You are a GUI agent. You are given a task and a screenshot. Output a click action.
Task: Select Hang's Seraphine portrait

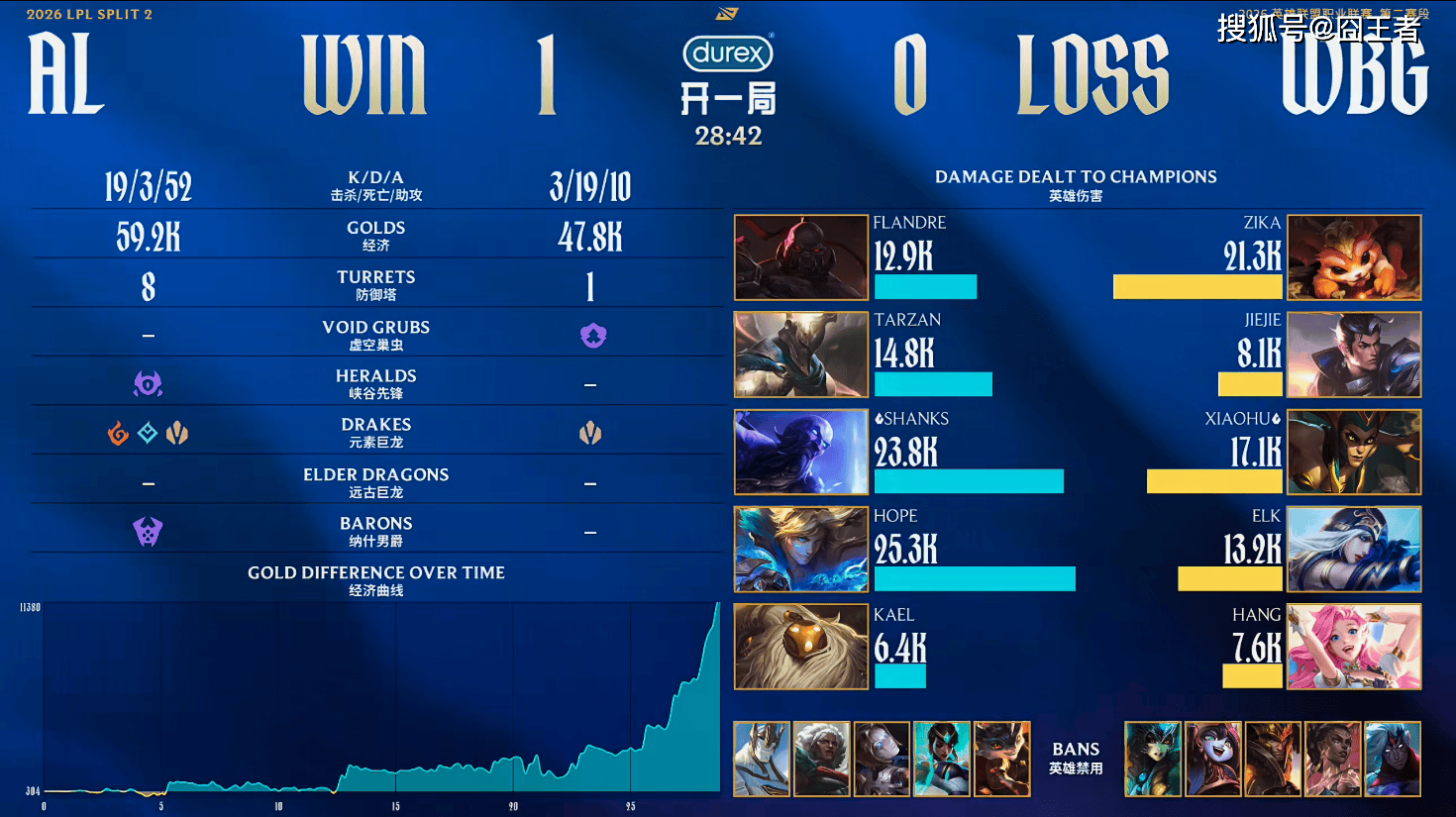tap(1354, 646)
